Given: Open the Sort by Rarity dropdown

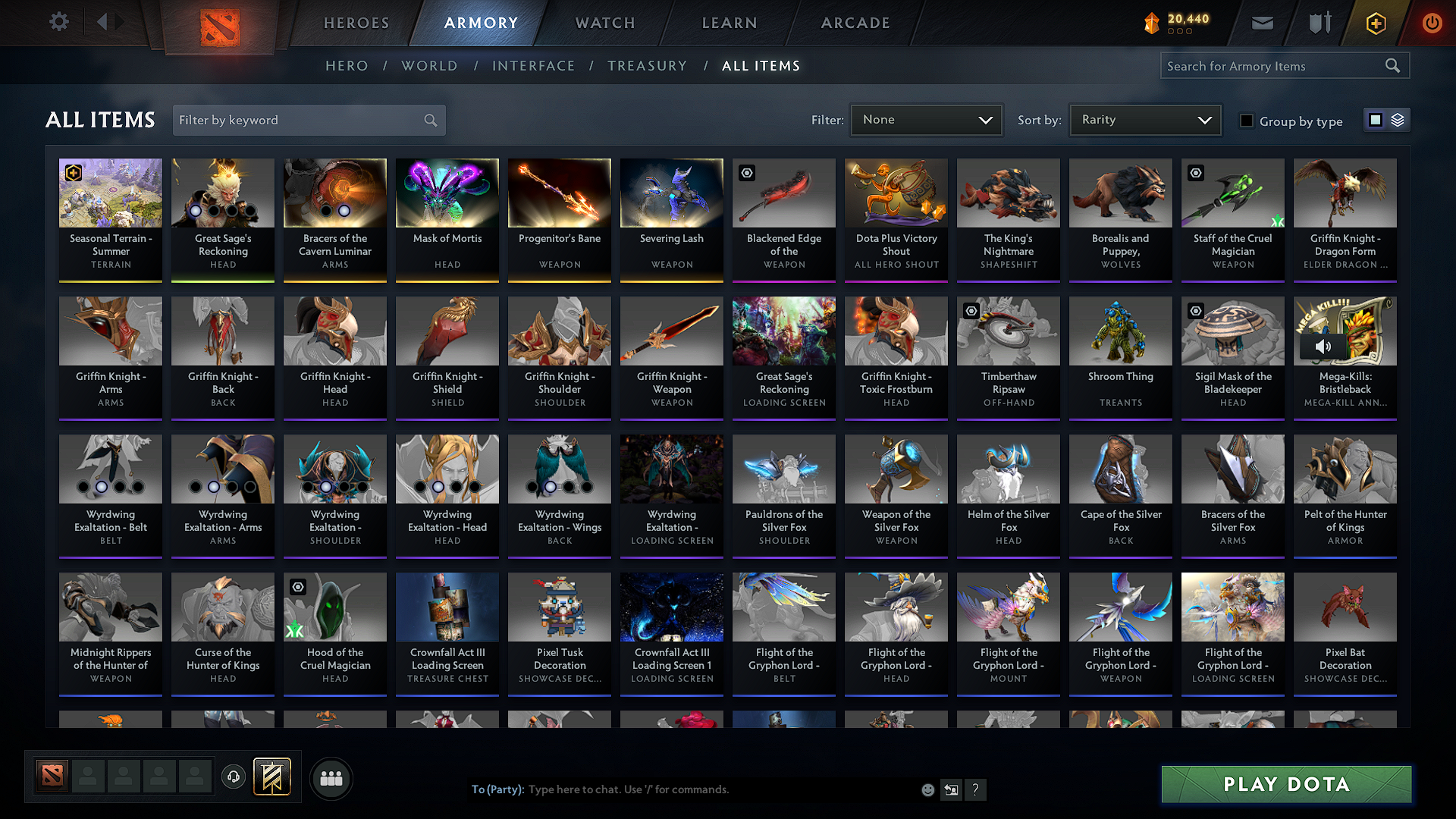Looking at the screenshot, I should point(1144,119).
